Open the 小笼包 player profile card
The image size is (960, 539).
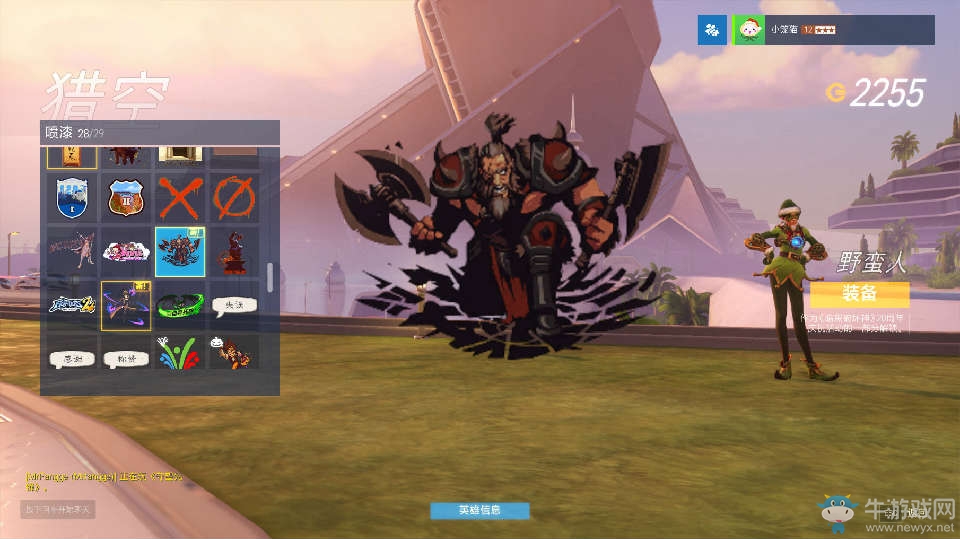pos(834,30)
